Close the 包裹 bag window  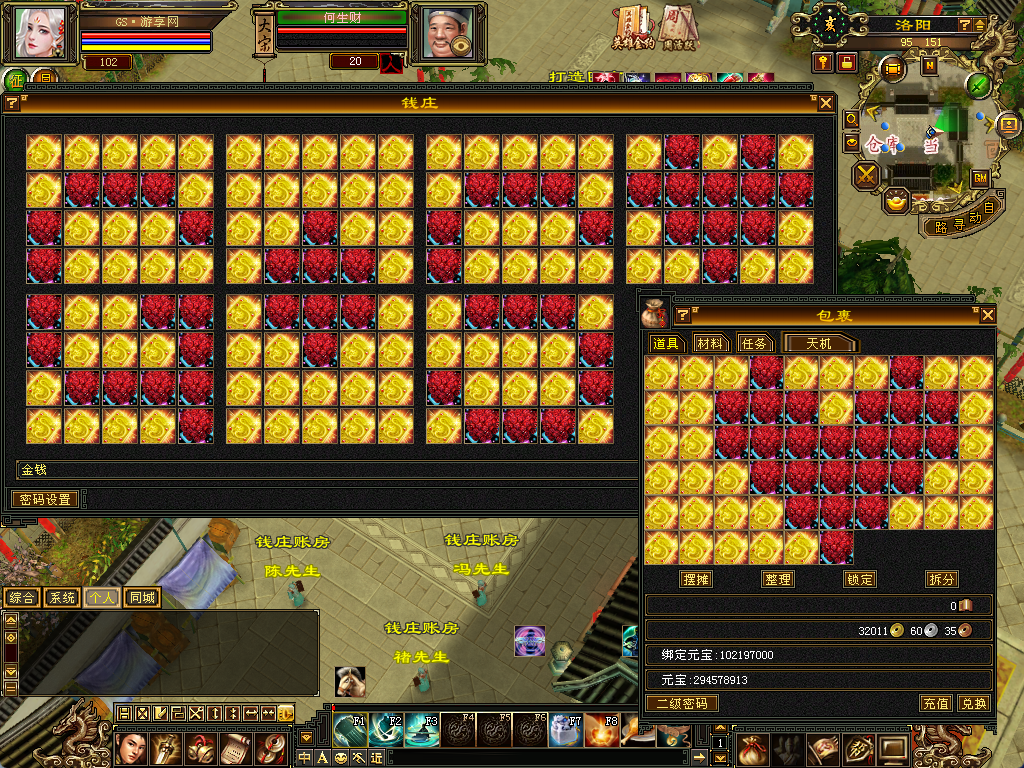click(x=988, y=315)
